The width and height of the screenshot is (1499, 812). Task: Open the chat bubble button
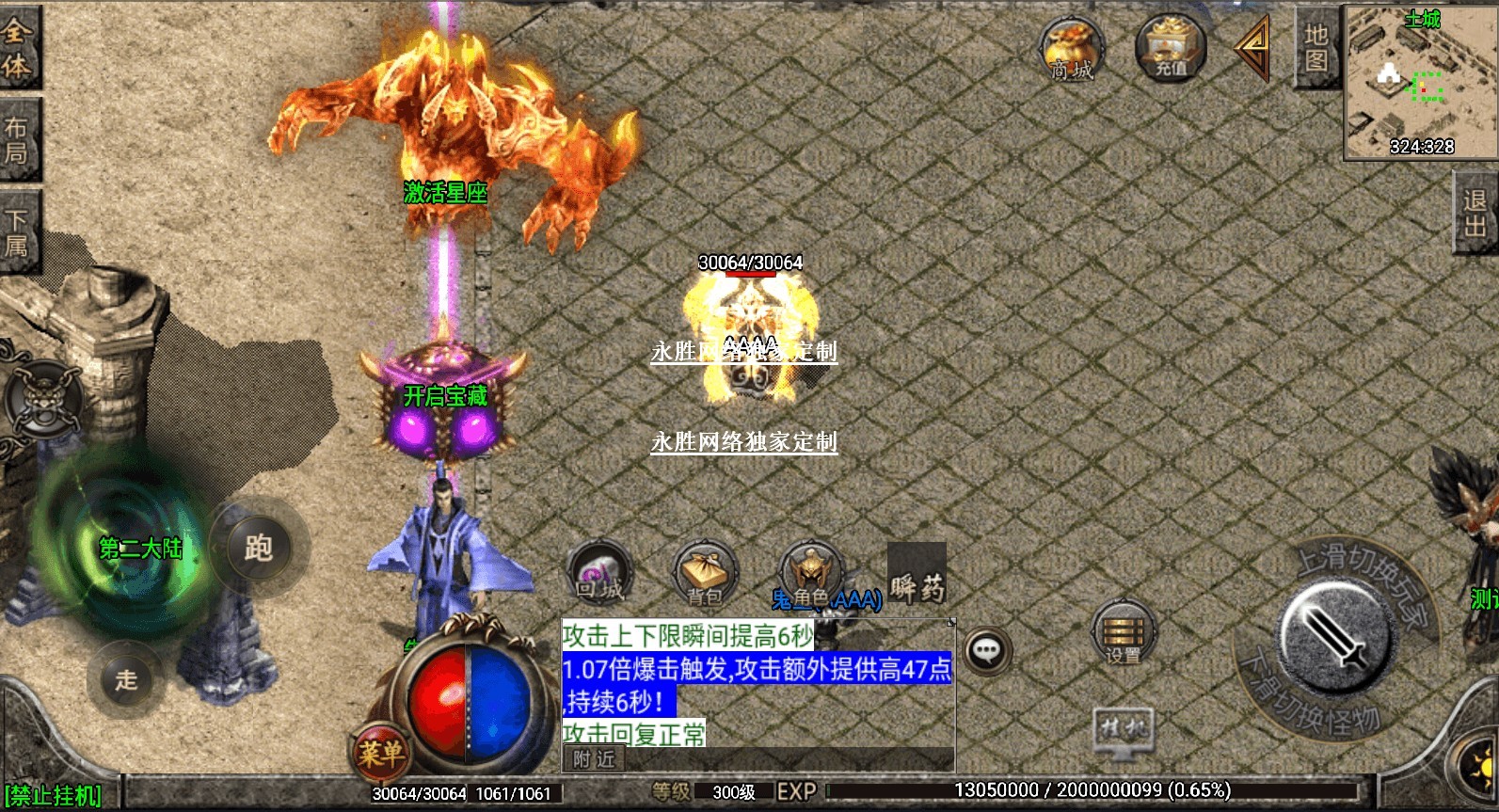tap(986, 650)
